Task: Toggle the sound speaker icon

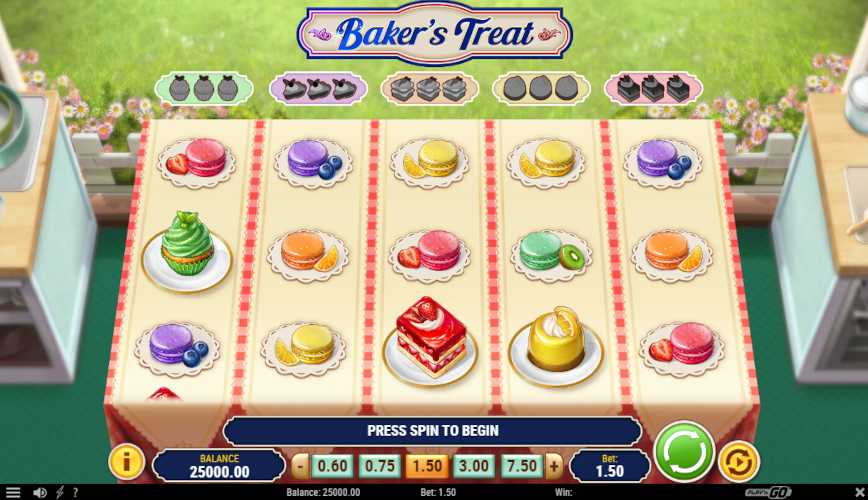Action: (x=39, y=492)
